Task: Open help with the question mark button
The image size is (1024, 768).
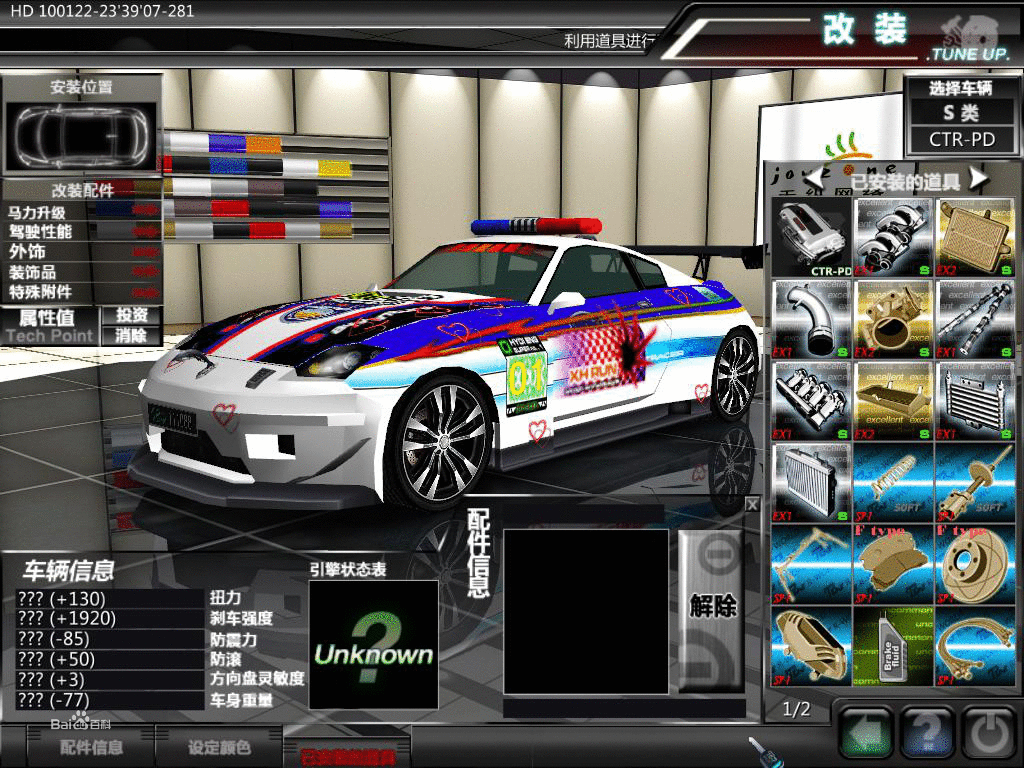Action: 928,735
